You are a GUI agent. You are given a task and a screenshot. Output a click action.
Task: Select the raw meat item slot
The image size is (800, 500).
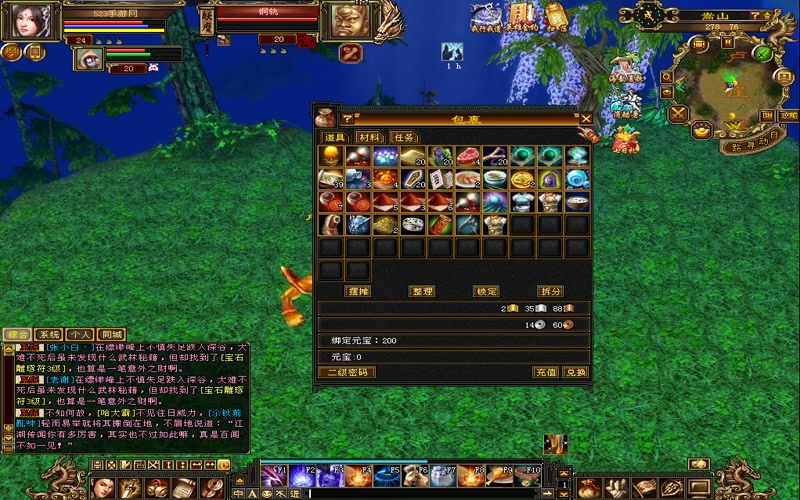467,156
